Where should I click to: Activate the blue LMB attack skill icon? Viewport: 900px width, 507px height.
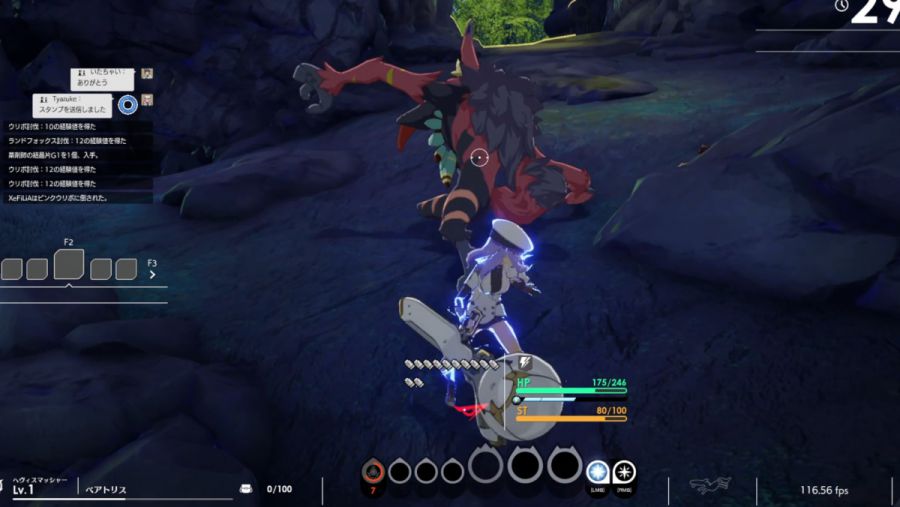598,471
